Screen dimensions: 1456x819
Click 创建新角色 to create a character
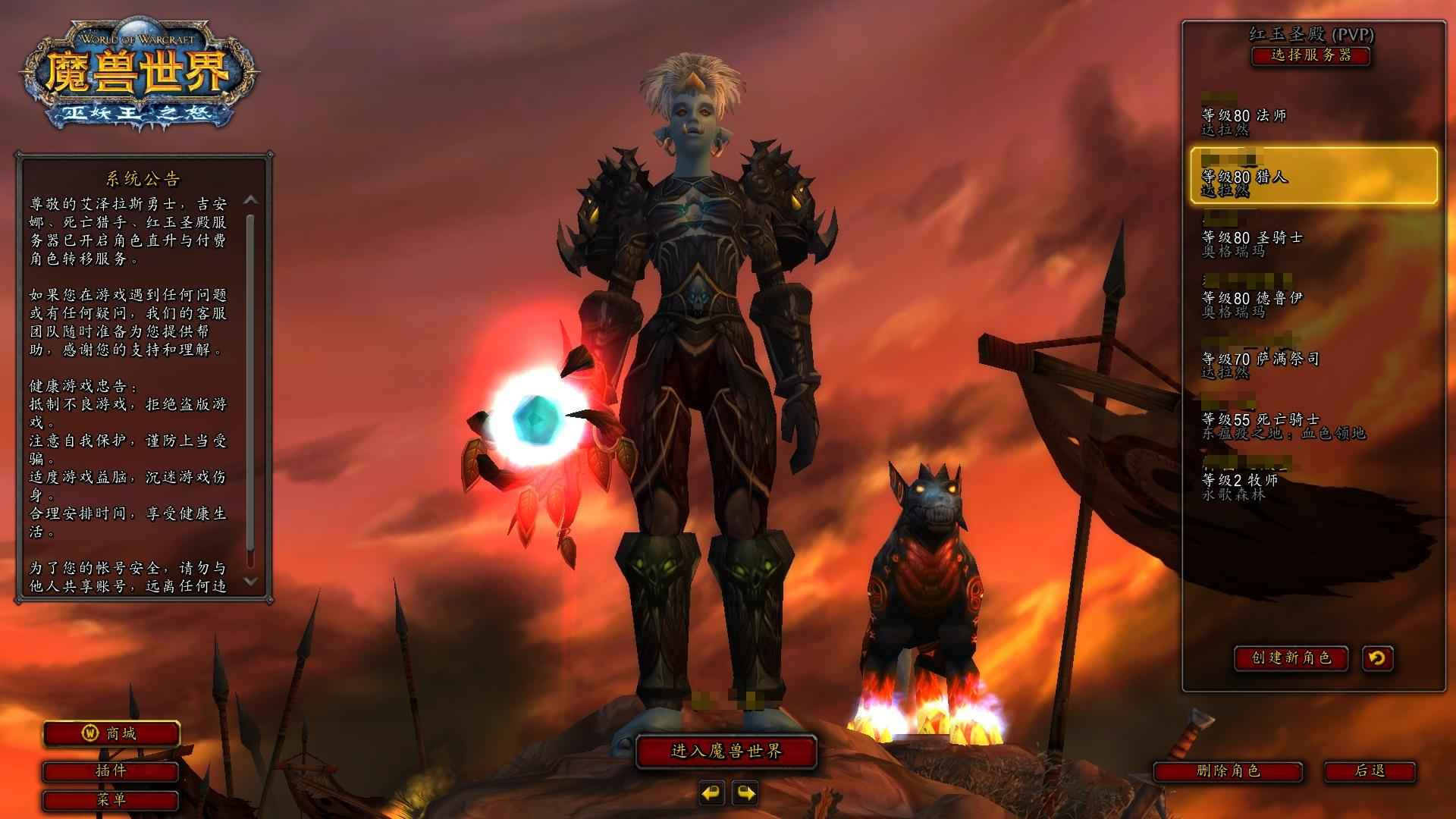(1291, 657)
